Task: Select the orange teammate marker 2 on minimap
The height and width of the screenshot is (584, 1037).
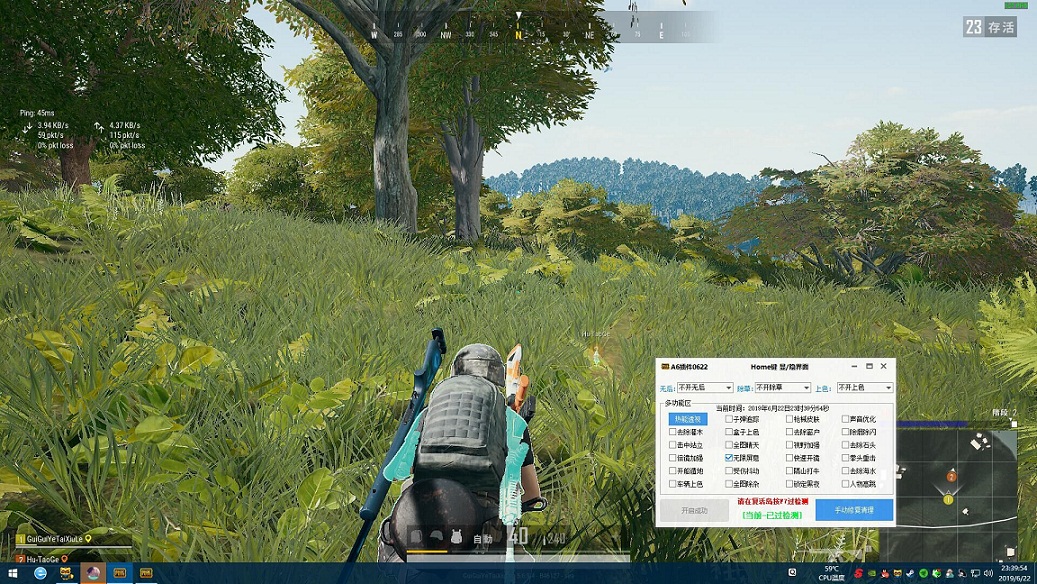Action: click(952, 476)
